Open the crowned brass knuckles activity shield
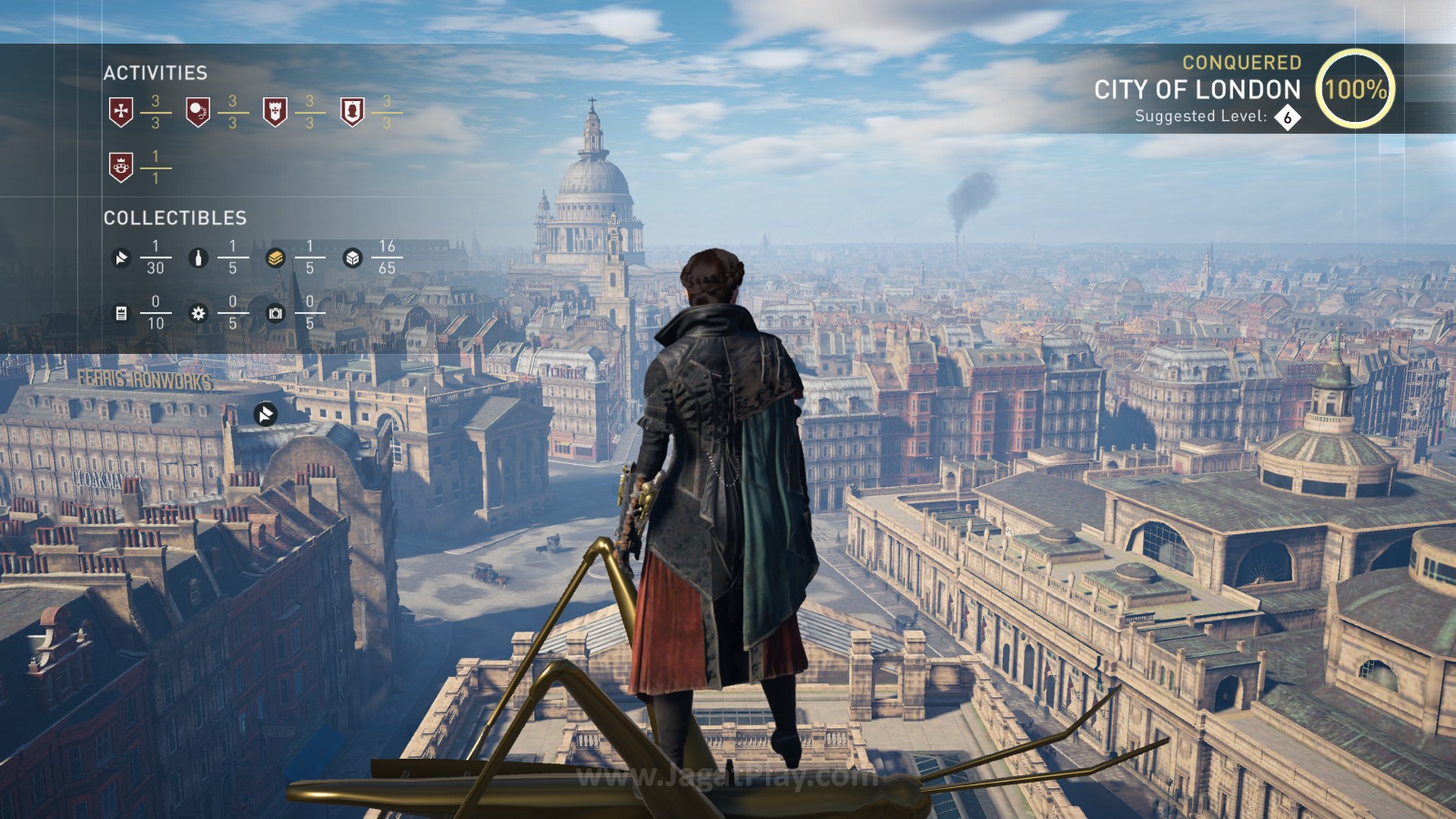Viewport: 1456px width, 819px height. [x=121, y=167]
